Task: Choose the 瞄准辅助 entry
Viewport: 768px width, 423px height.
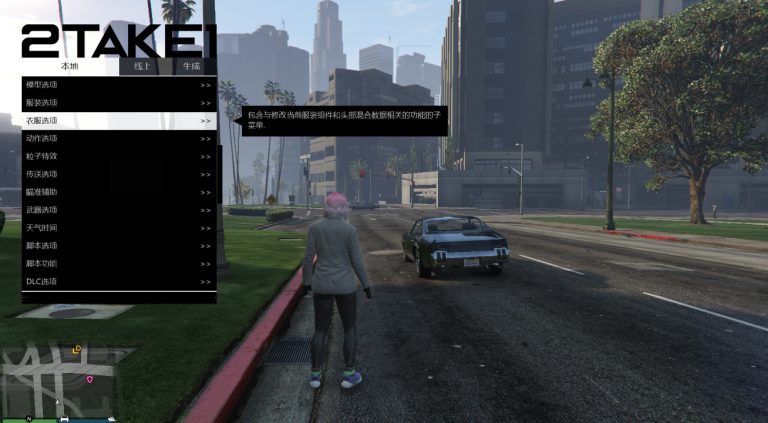Action: [118, 192]
